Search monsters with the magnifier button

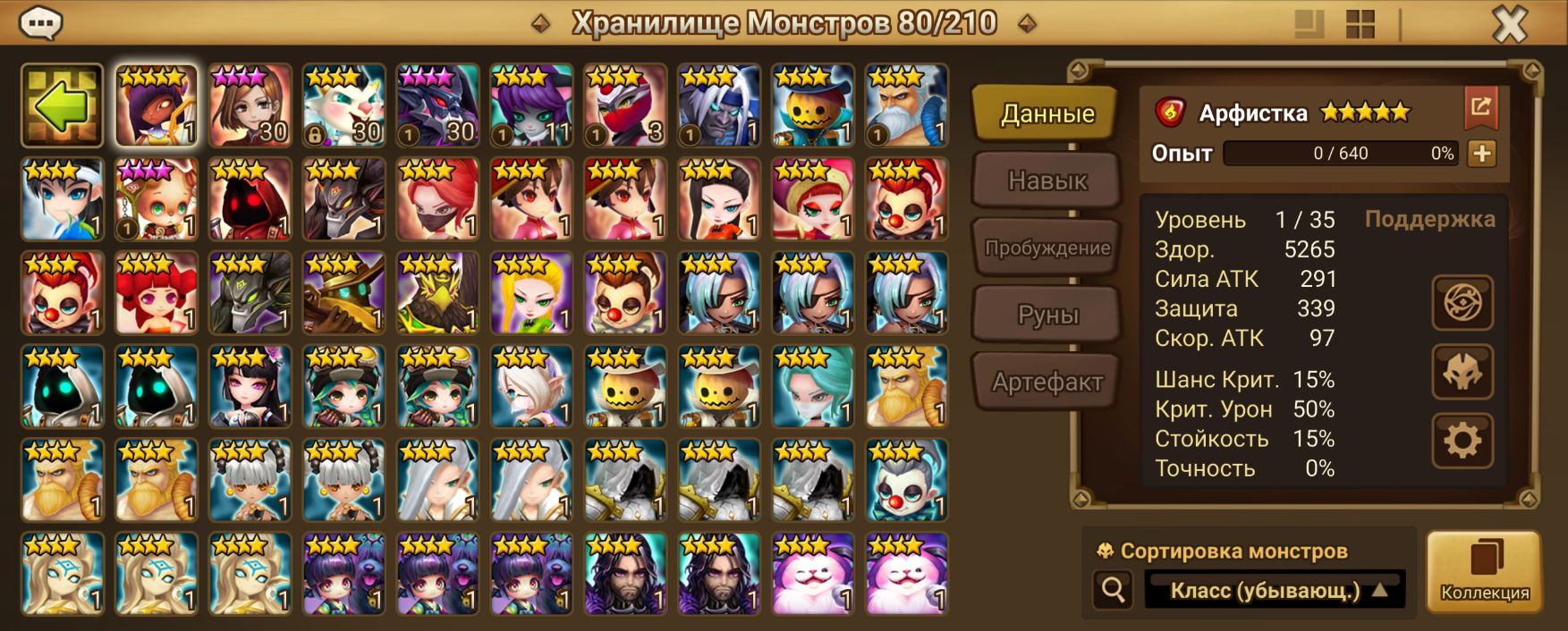[x=1114, y=590]
